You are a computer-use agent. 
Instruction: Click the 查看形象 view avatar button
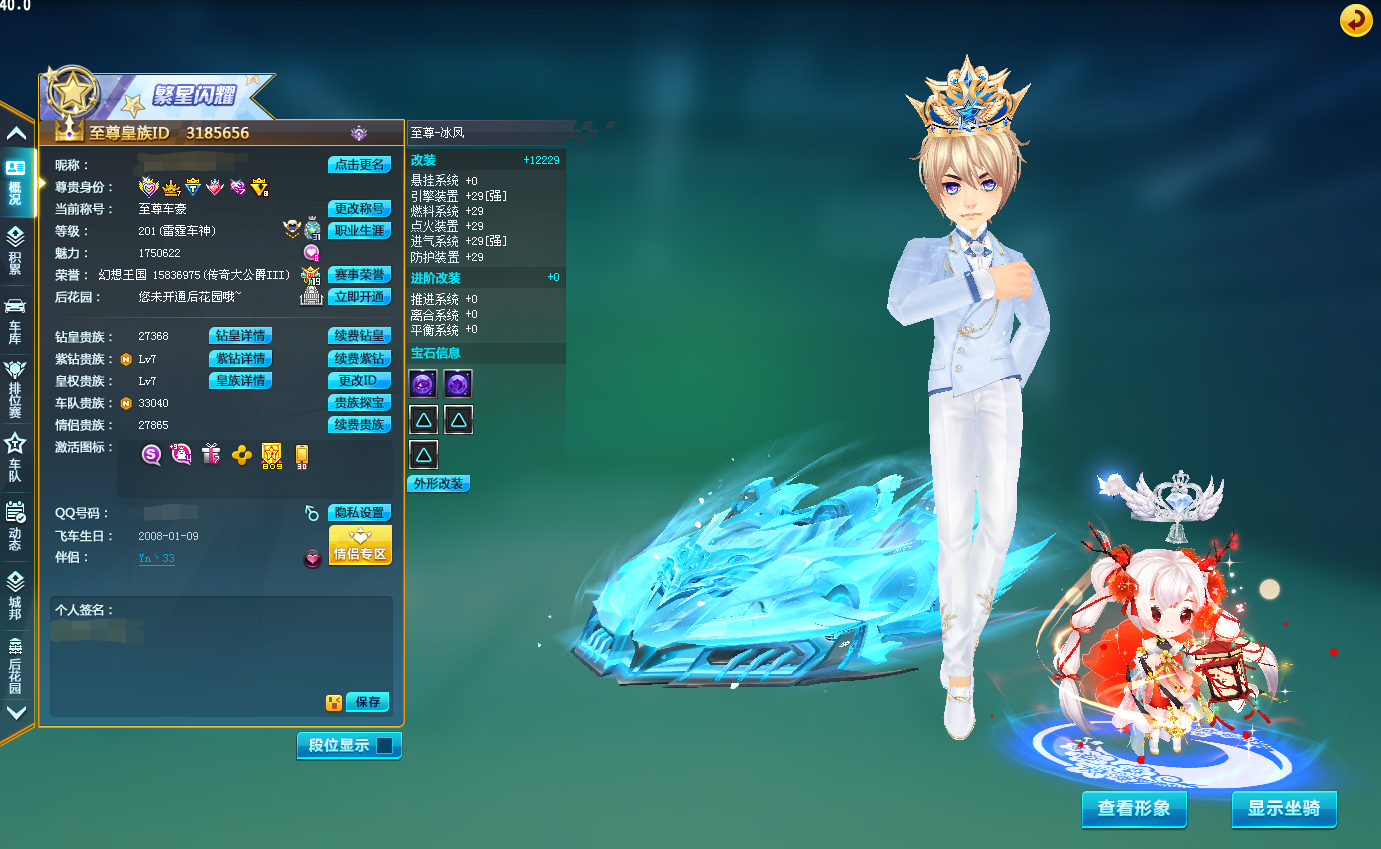coord(1134,809)
